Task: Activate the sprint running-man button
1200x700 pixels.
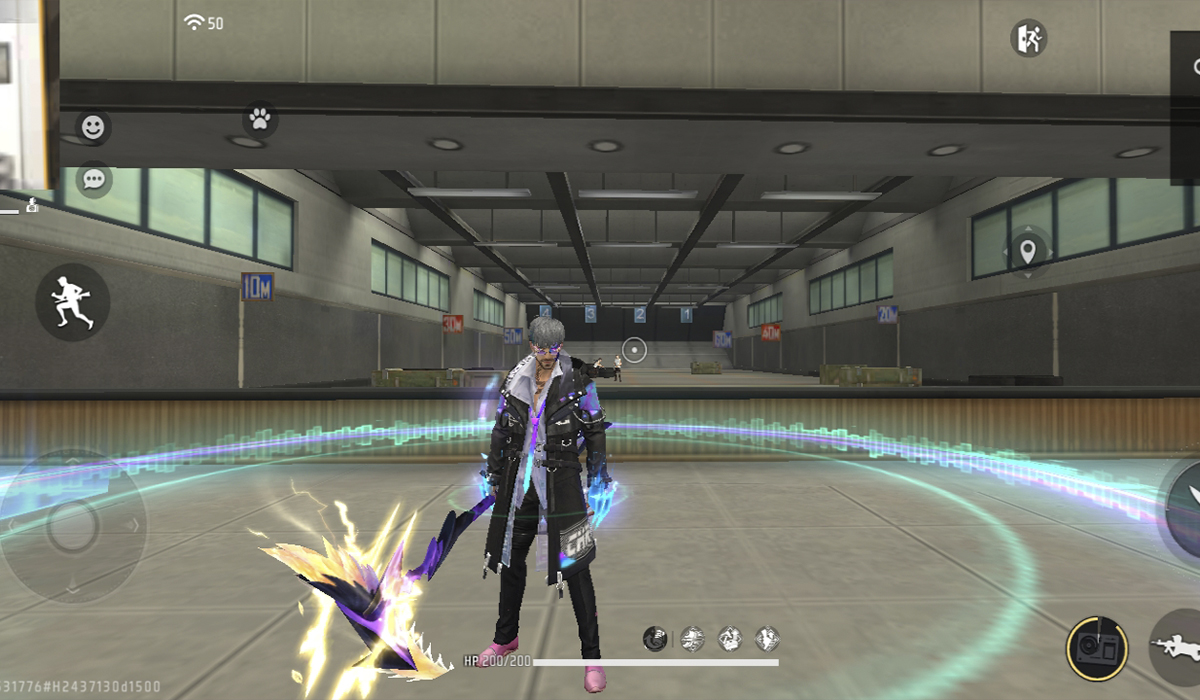Action: 73,302
